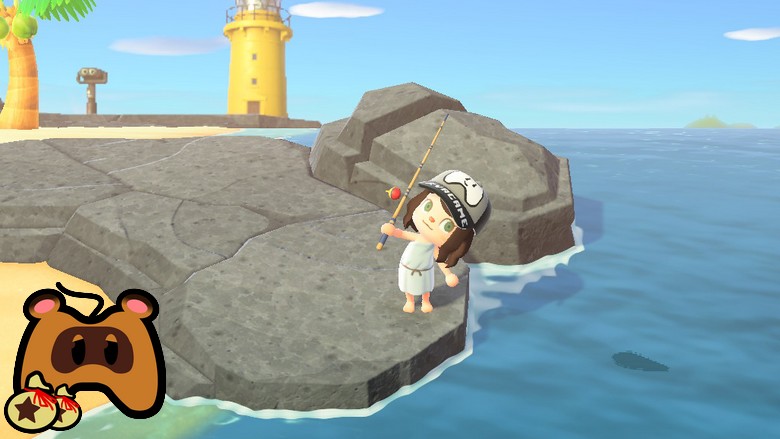This screenshot has width=780, height=439.
Task: Click the tanuki controller logo watermark
Action: coord(87,352)
